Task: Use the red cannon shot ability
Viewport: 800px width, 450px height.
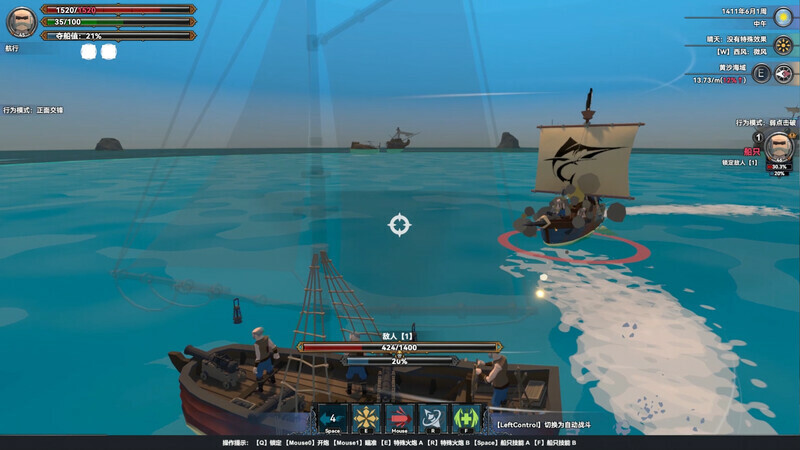Action: point(399,418)
